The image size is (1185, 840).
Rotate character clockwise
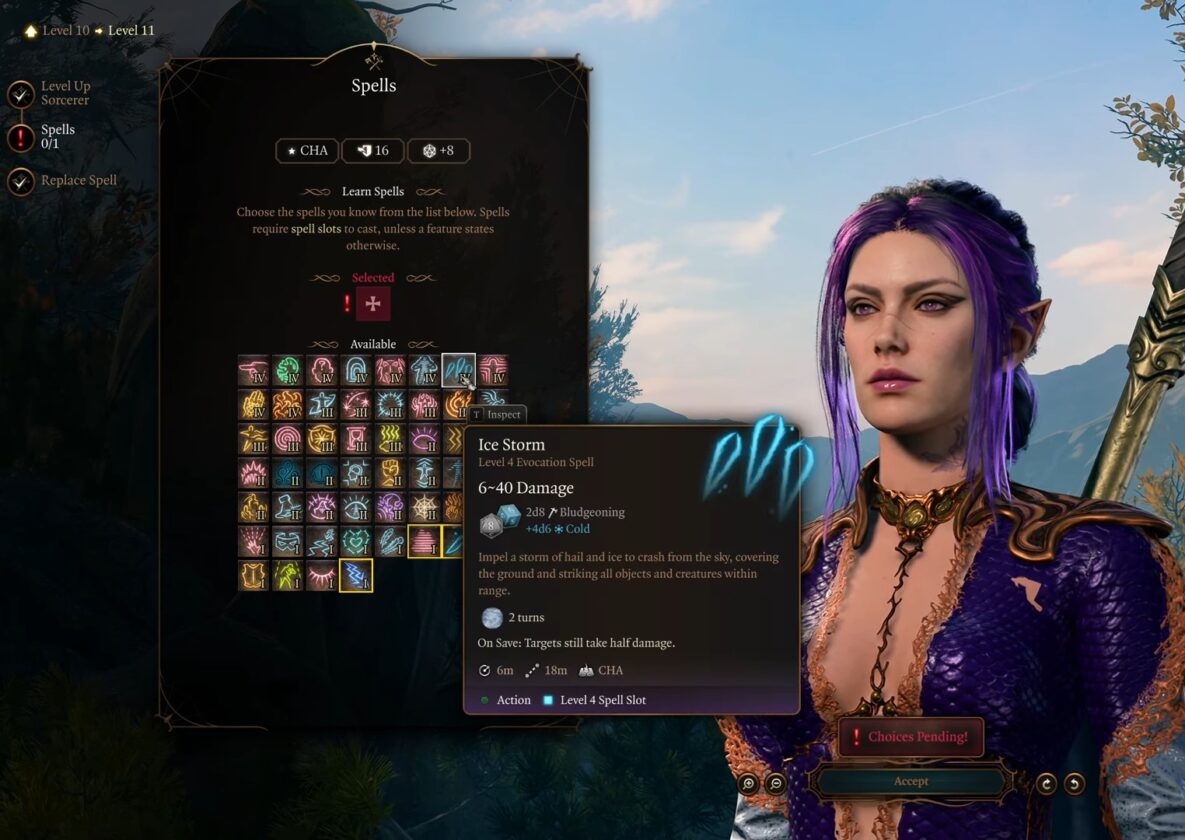[x=1046, y=783]
